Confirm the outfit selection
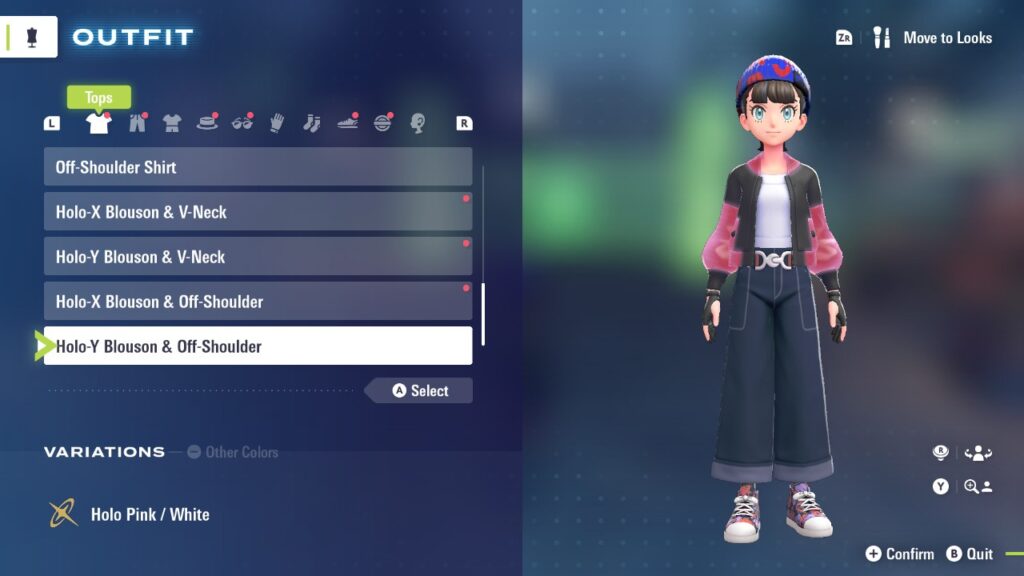 click(x=900, y=554)
